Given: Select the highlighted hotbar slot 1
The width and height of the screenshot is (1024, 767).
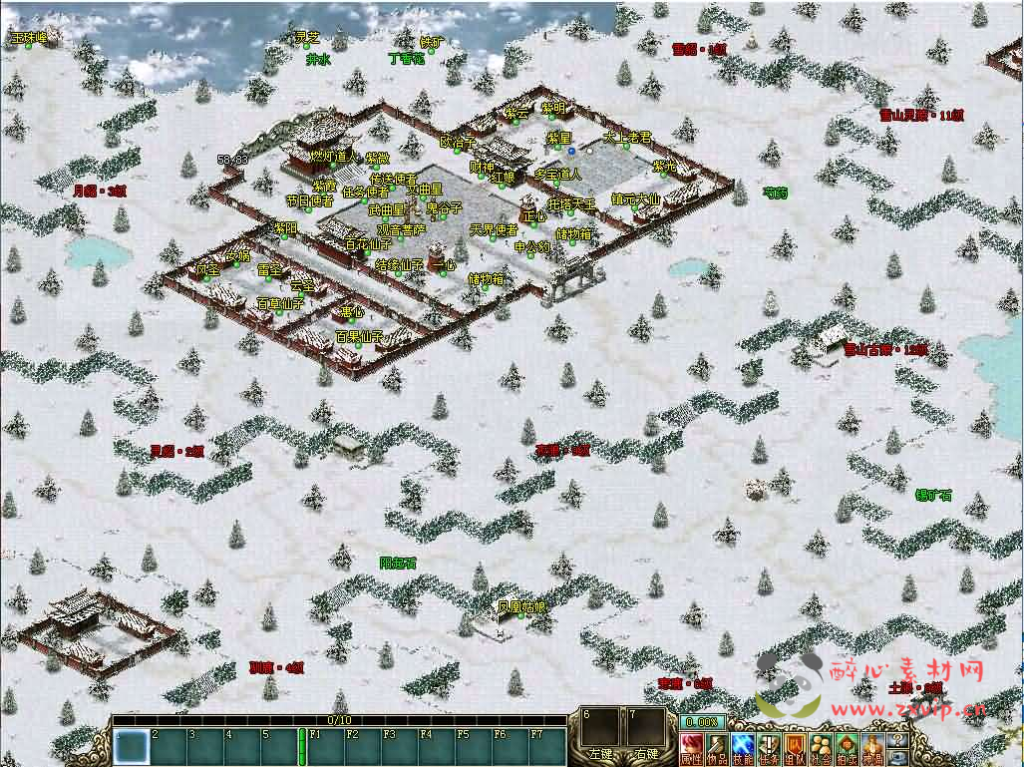Looking at the screenshot, I should [x=130, y=747].
